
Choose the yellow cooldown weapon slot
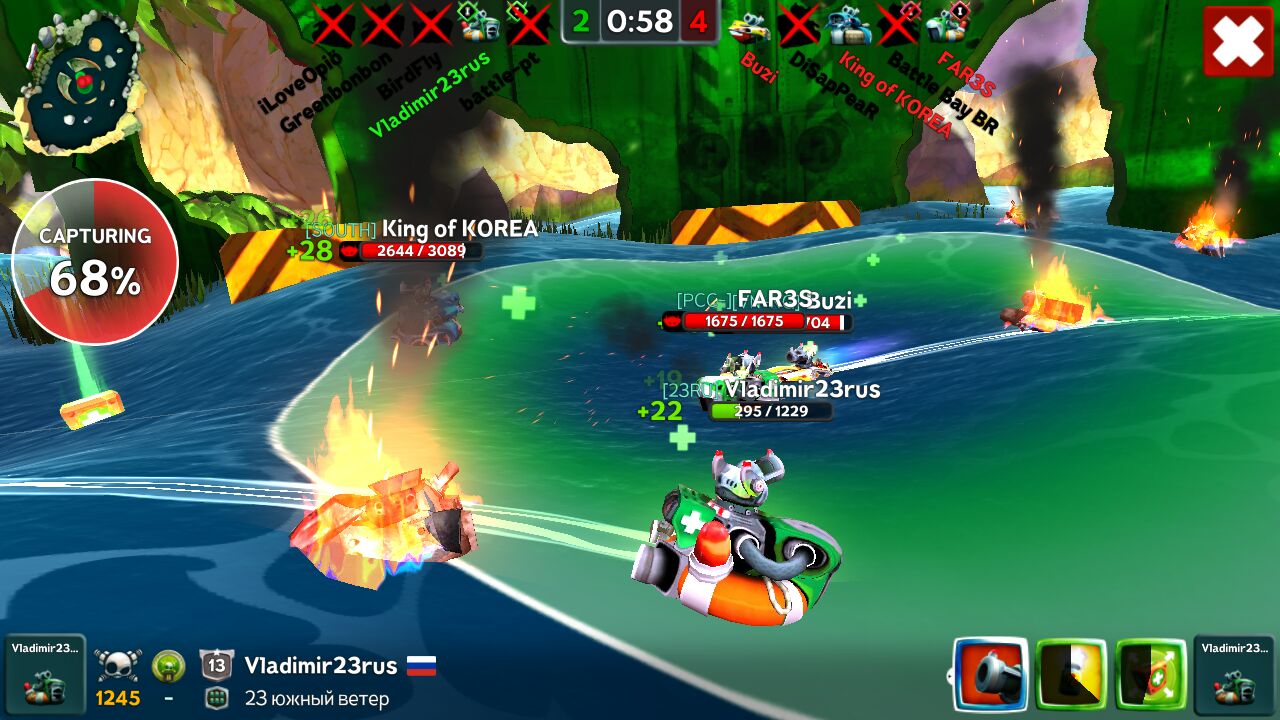pyautogui.click(x=1071, y=674)
